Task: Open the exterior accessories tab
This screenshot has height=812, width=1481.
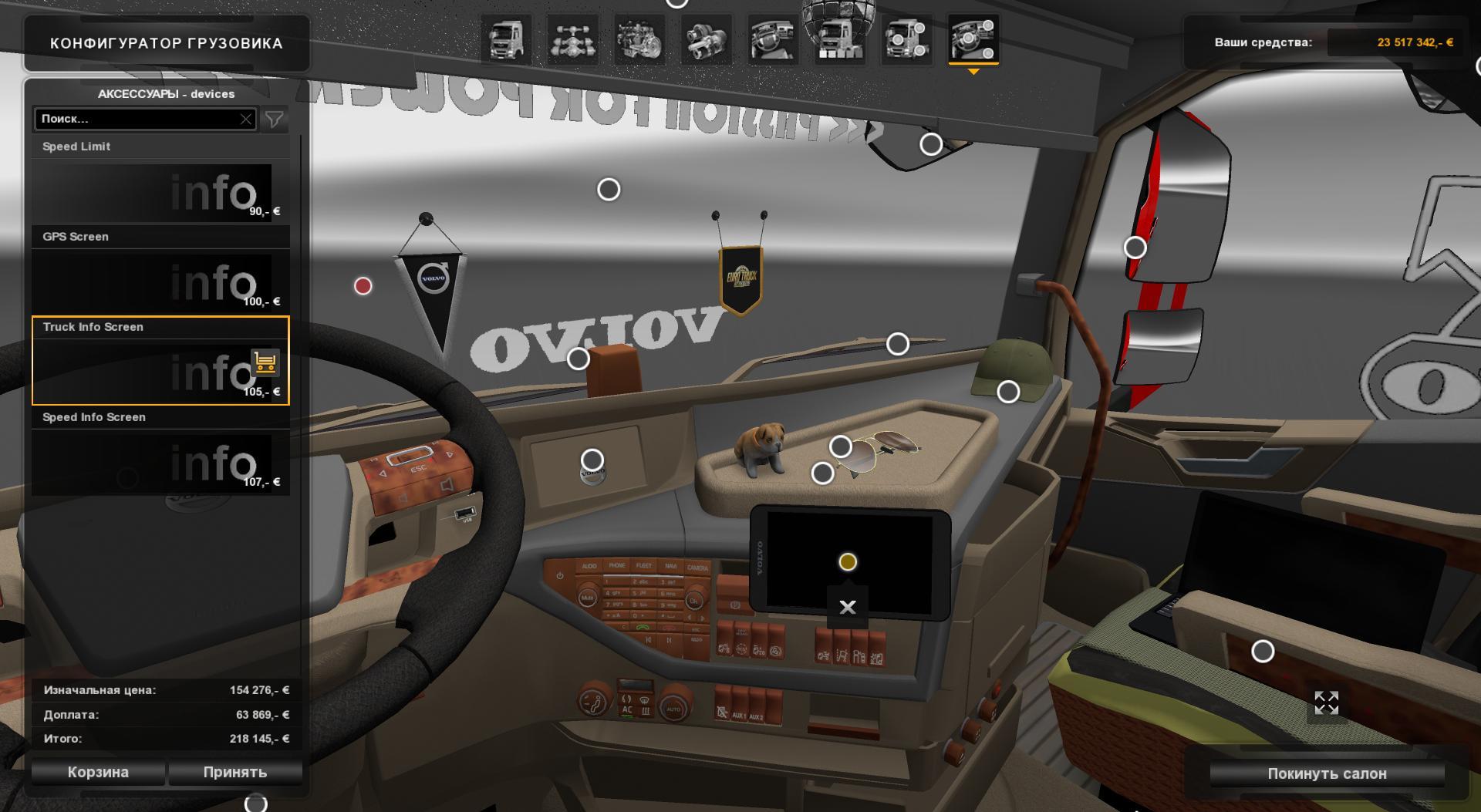Action: (906, 40)
